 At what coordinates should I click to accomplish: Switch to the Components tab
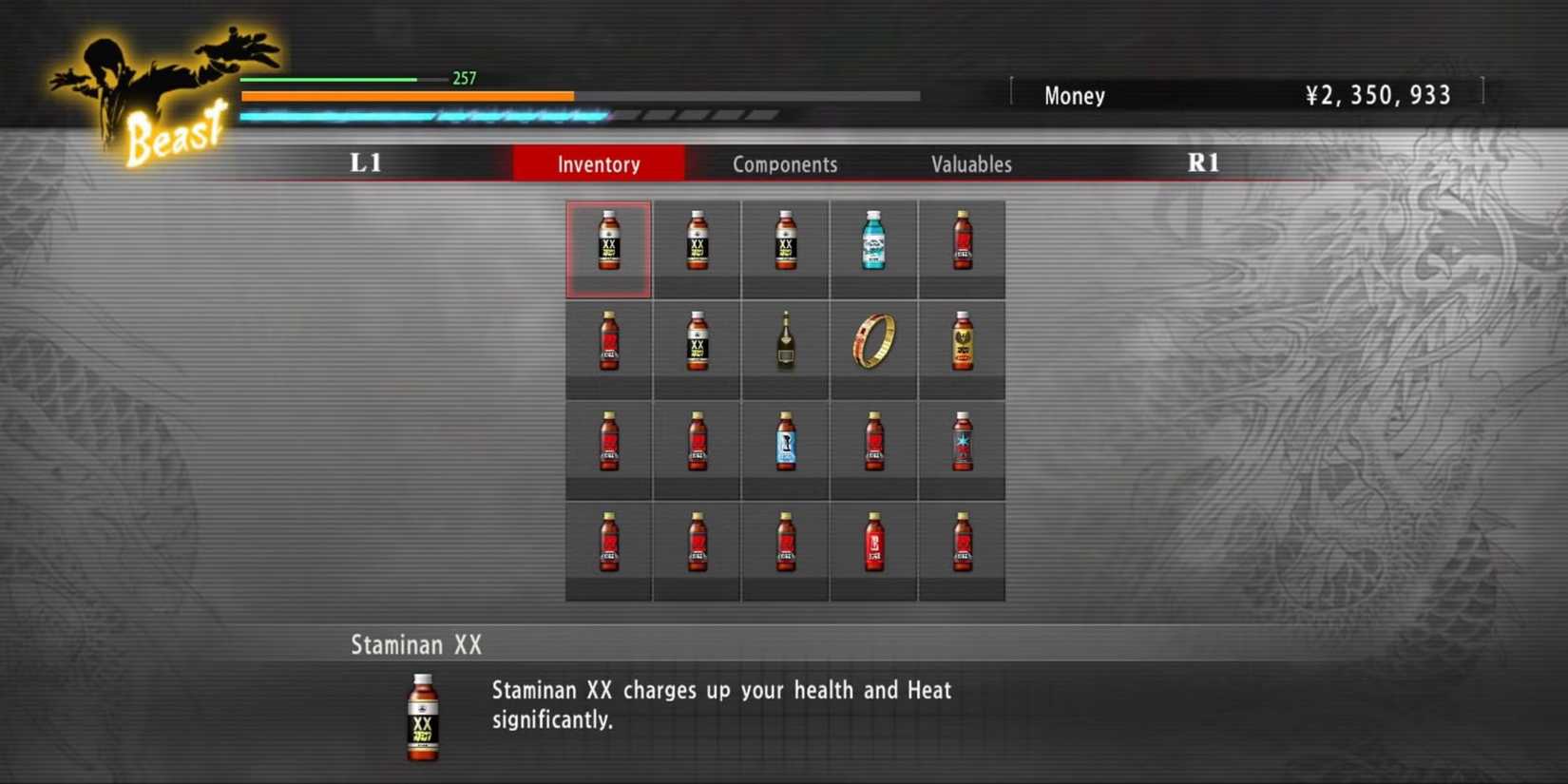click(785, 163)
